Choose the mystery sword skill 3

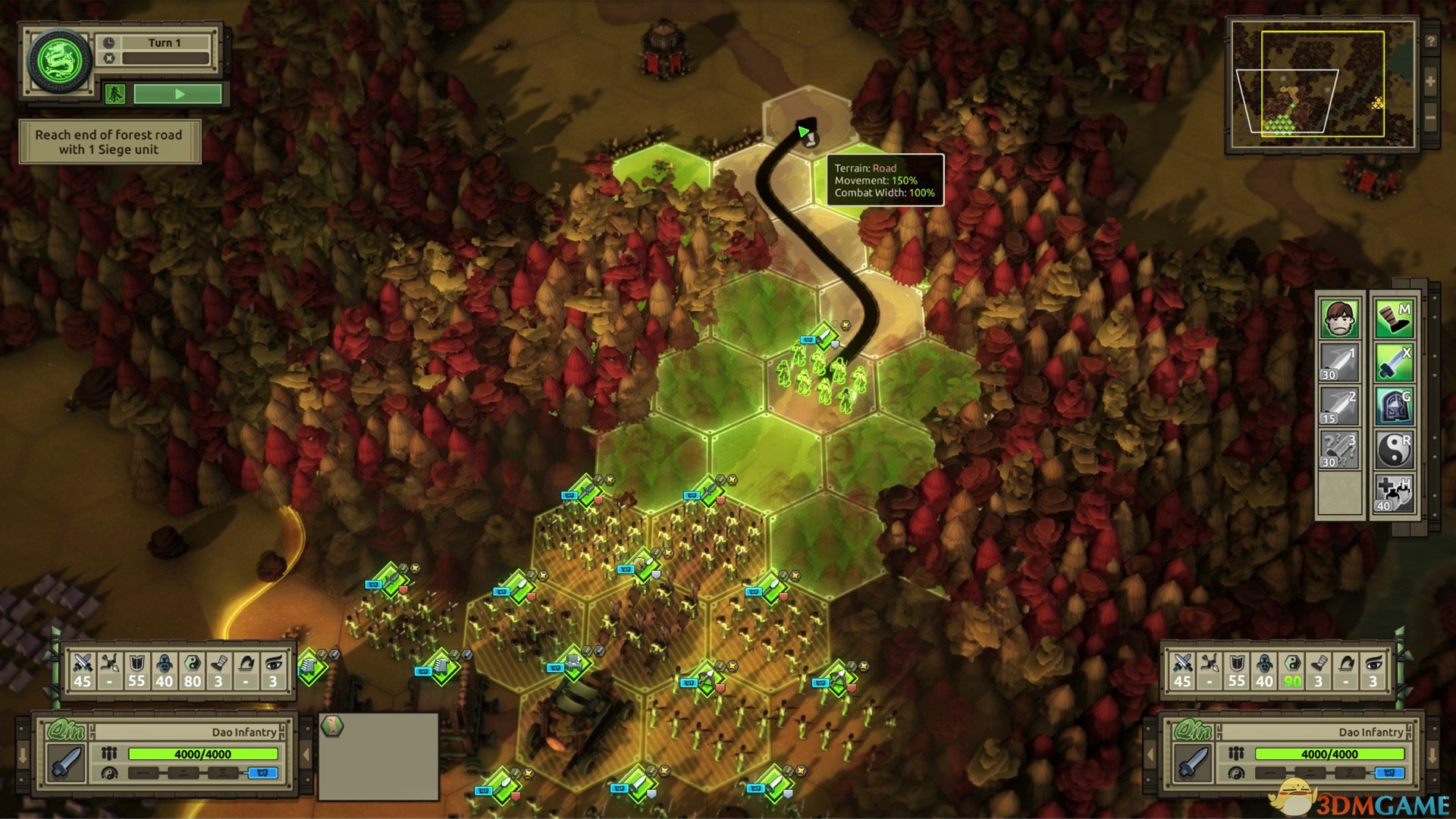1340,450
